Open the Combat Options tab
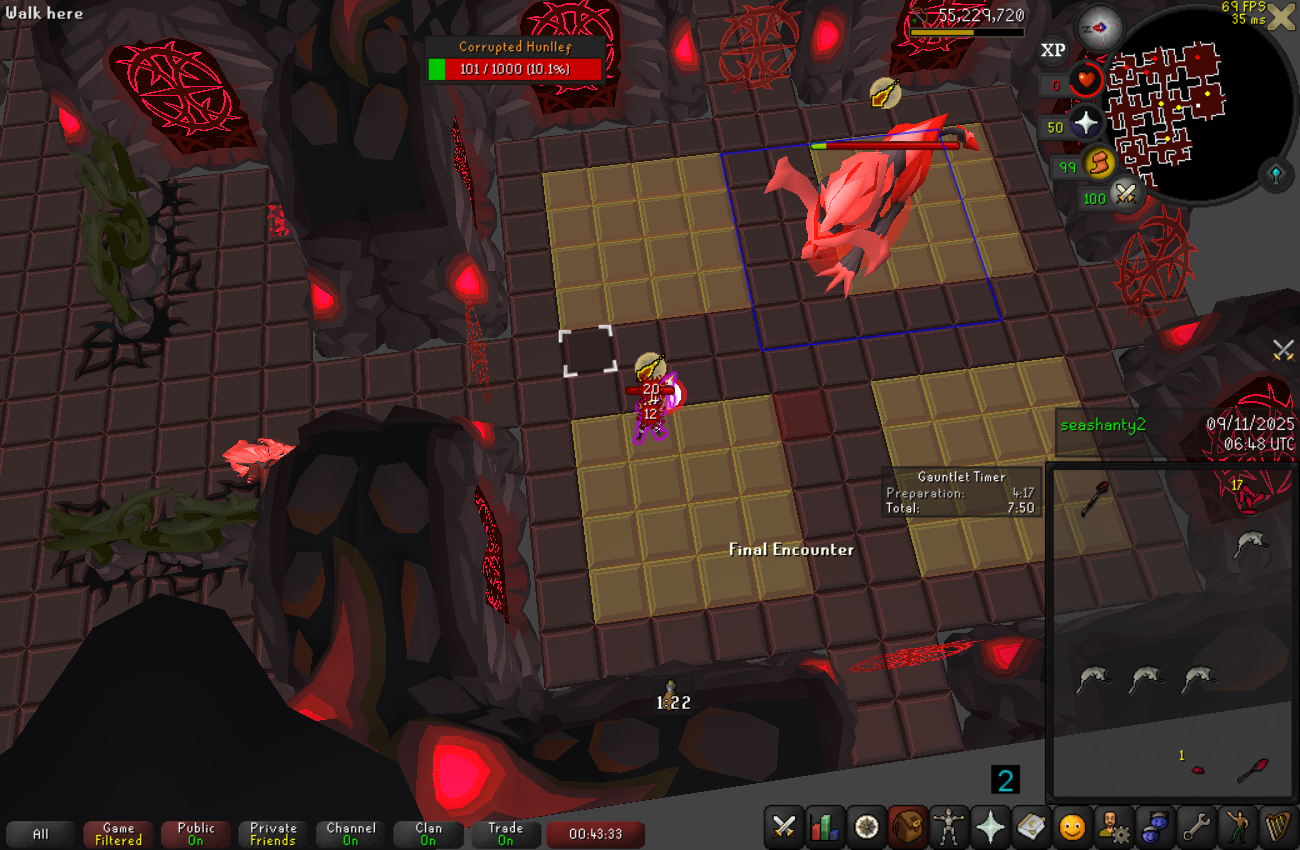Screen dimensions: 1300x850 tap(785, 827)
